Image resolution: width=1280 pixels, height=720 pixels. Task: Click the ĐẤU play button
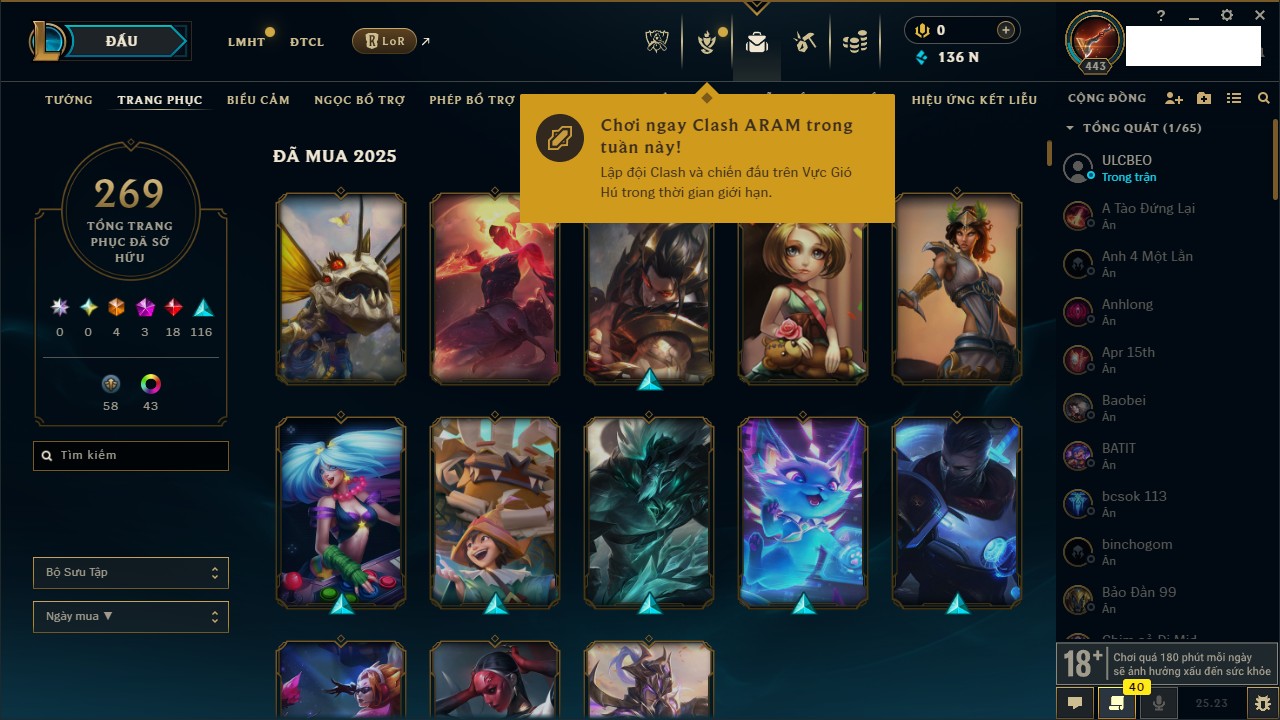(x=122, y=41)
